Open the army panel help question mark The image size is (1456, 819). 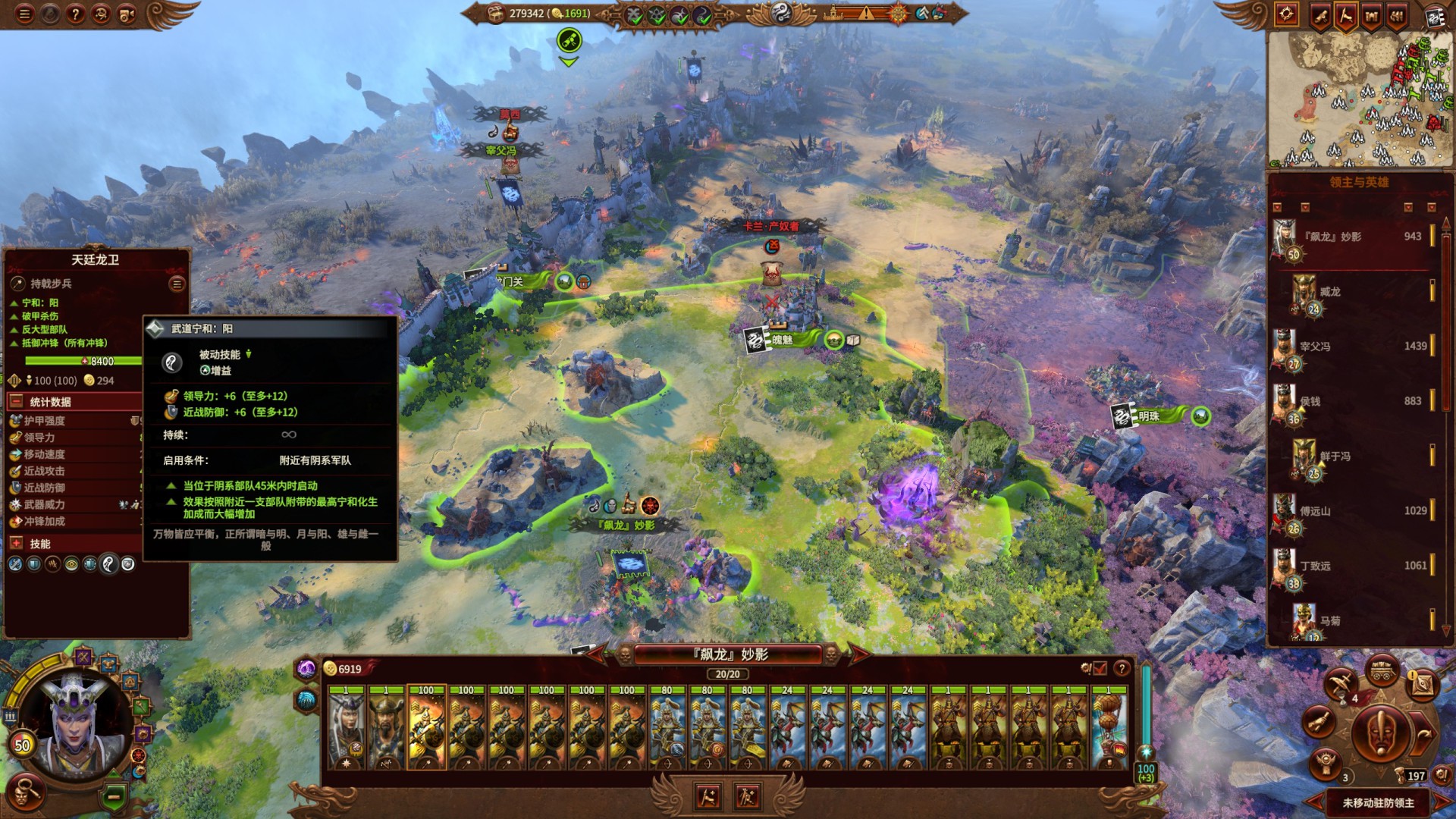point(1122,668)
